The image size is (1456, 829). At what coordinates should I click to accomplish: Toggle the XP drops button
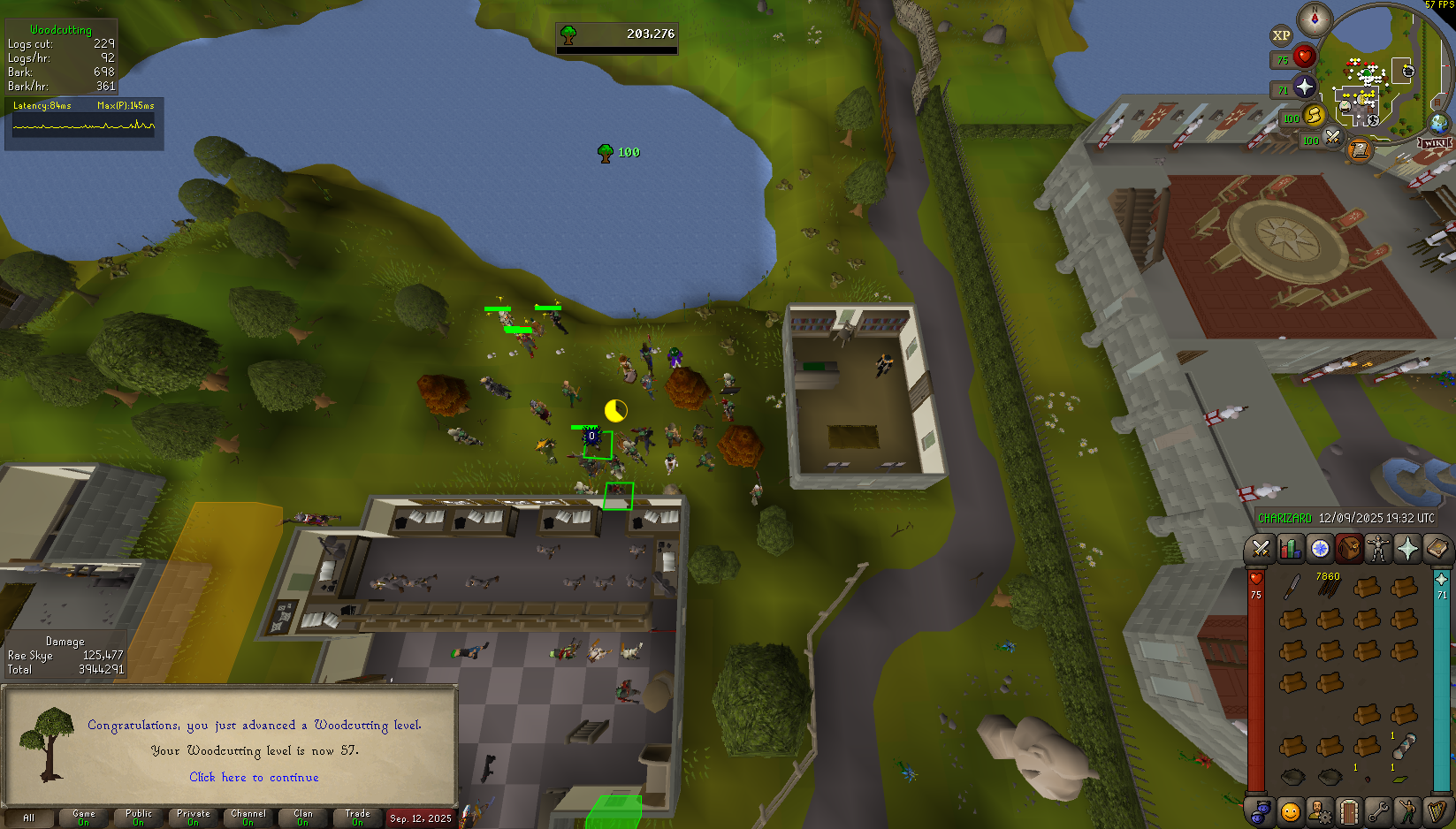1281,36
